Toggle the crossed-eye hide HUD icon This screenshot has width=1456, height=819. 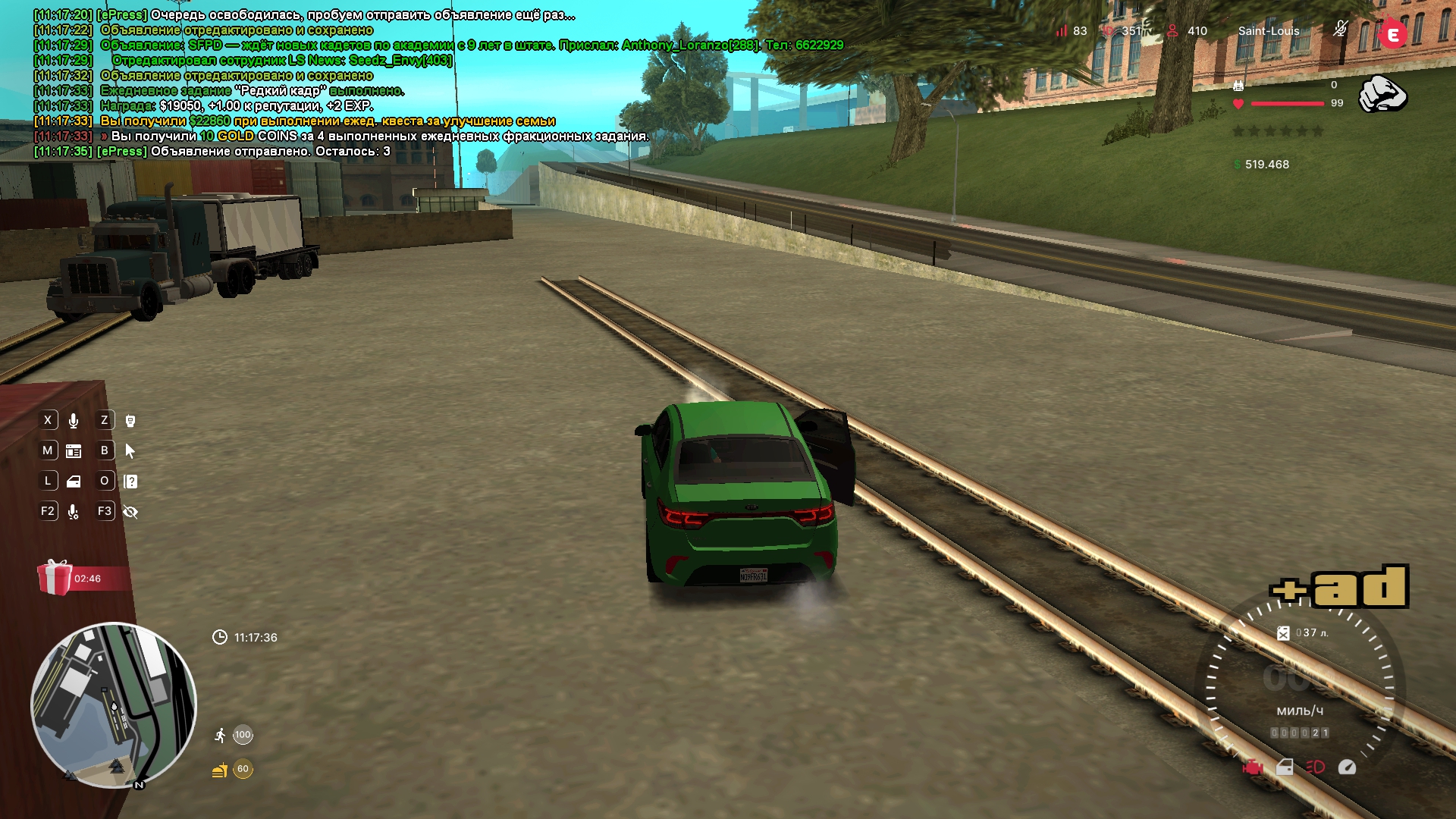pyautogui.click(x=130, y=512)
